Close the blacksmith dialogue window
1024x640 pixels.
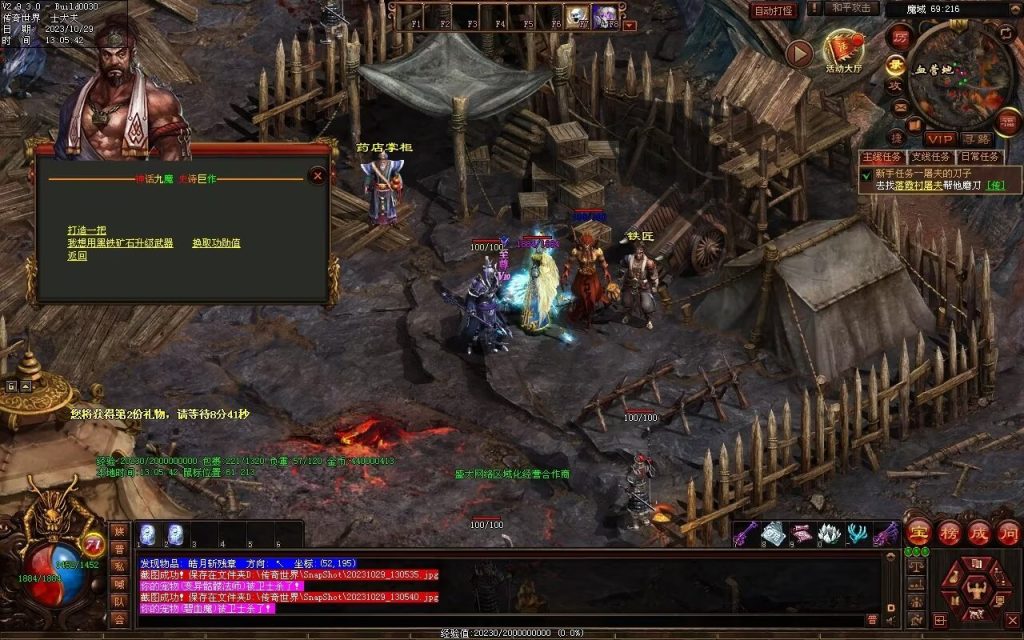tap(317, 176)
